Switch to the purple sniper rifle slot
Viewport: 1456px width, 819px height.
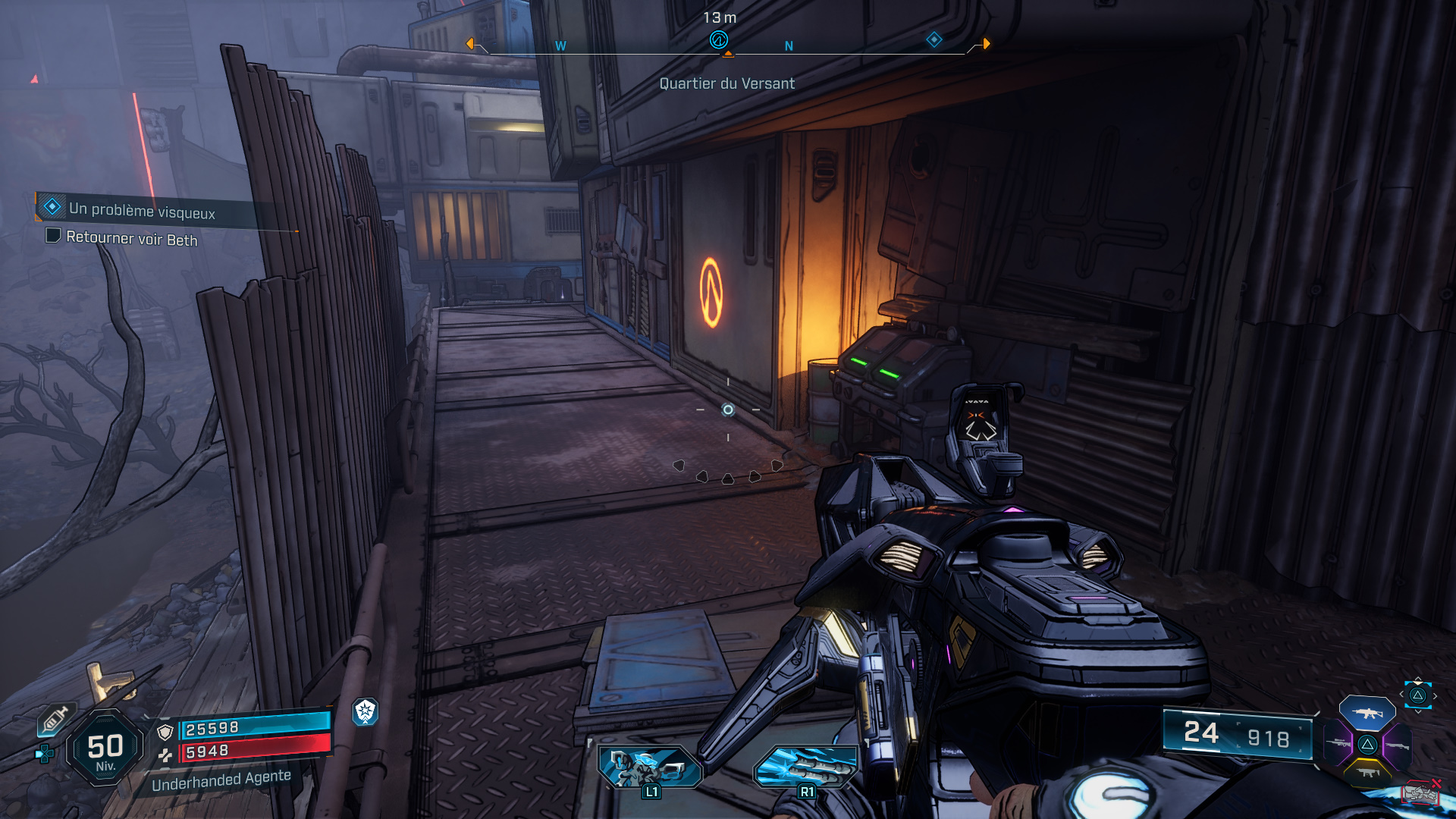[1338, 744]
